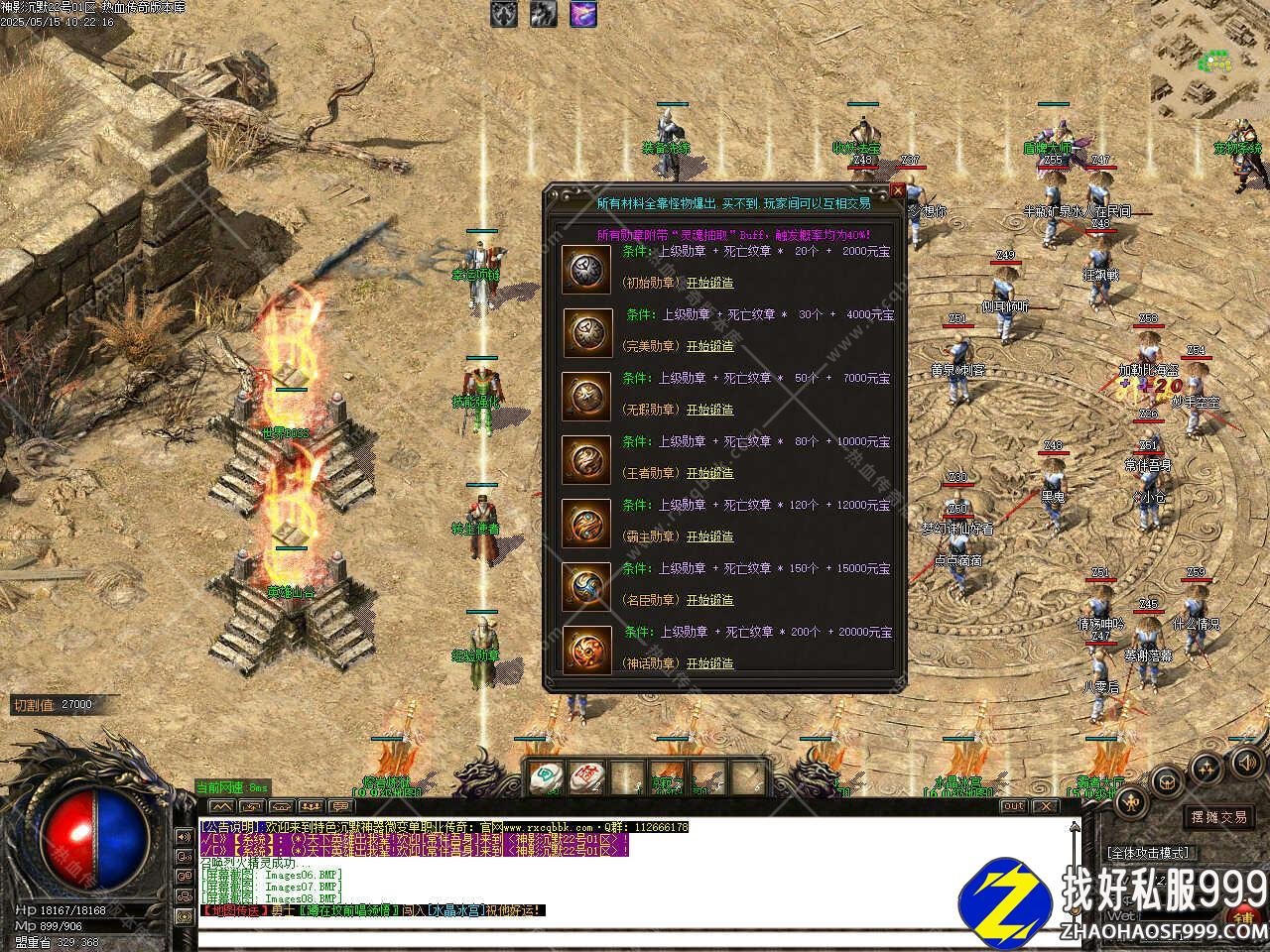Click the chat window 'out' button
Viewport: 1270px width, 952px height.
1012,806
